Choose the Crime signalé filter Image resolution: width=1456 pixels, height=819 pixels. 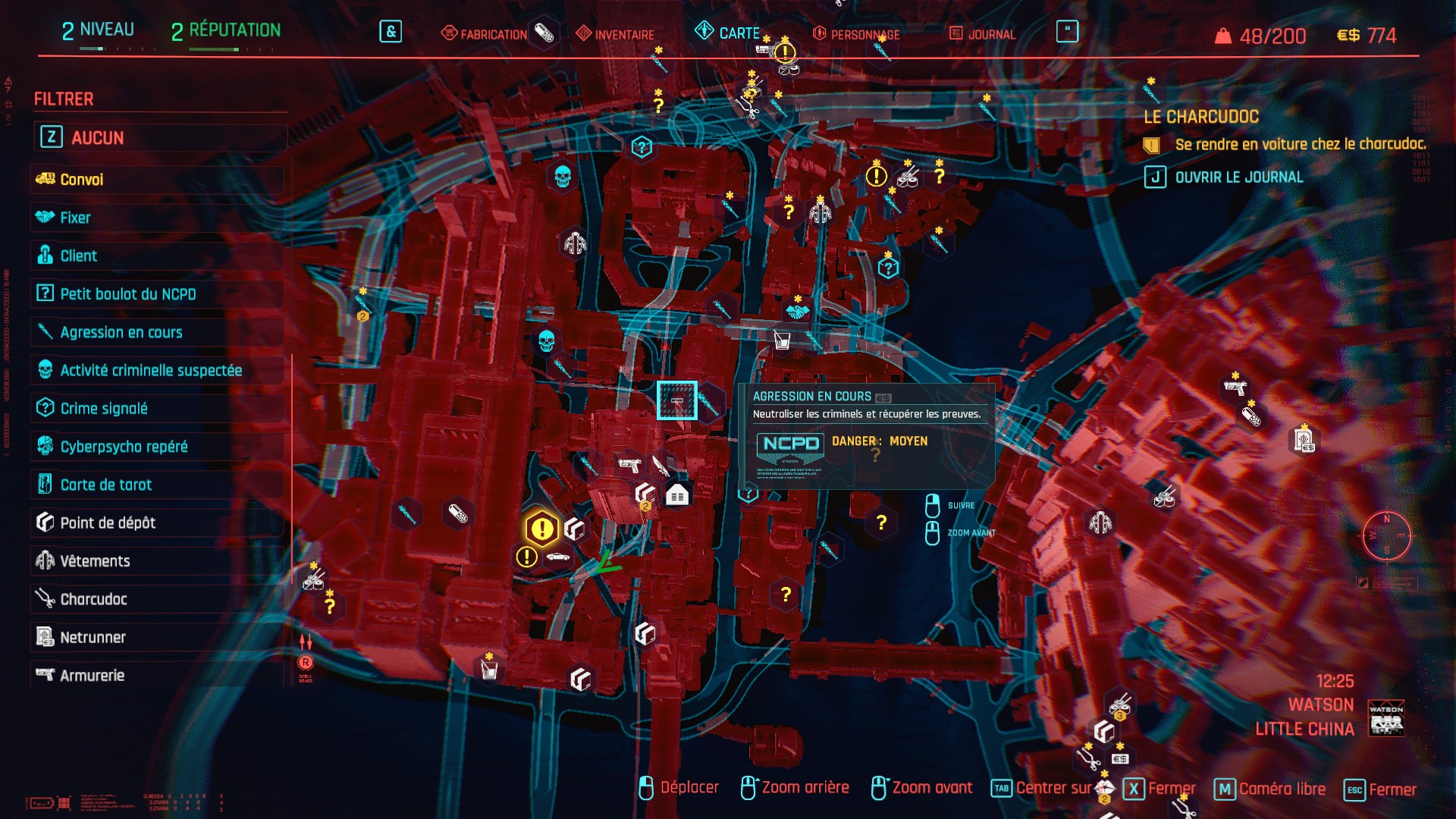[104, 409]
